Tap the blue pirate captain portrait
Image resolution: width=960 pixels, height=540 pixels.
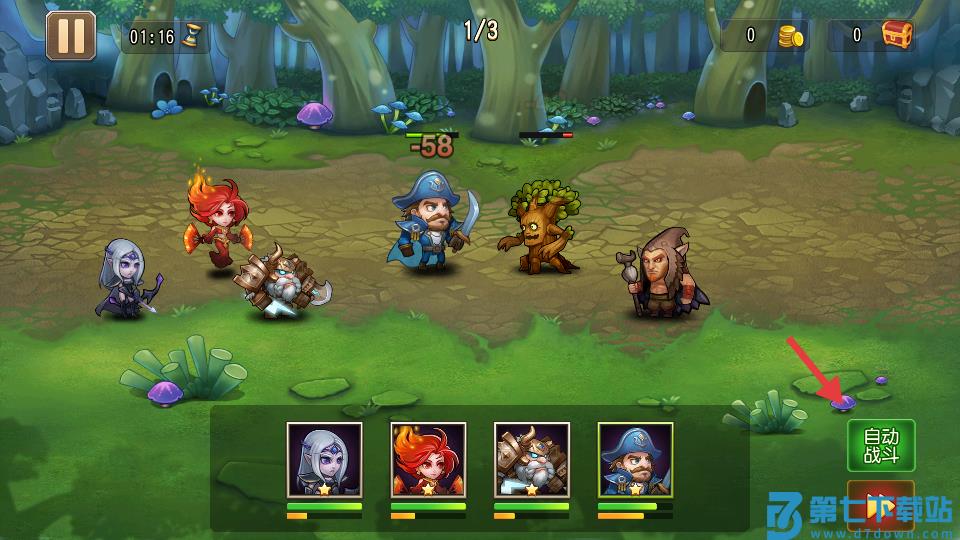coord(635,459)
